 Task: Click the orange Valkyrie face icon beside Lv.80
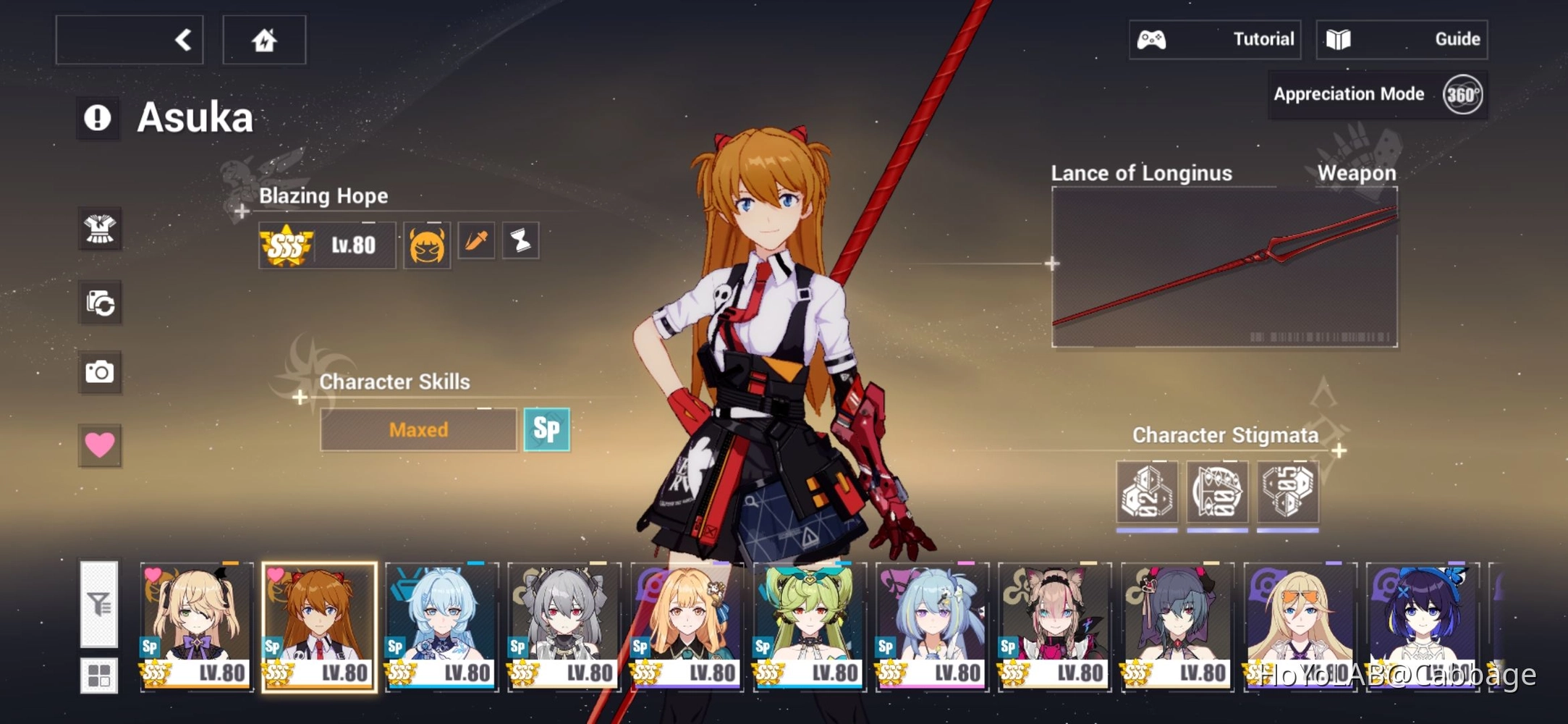click(x=427, y=244)
